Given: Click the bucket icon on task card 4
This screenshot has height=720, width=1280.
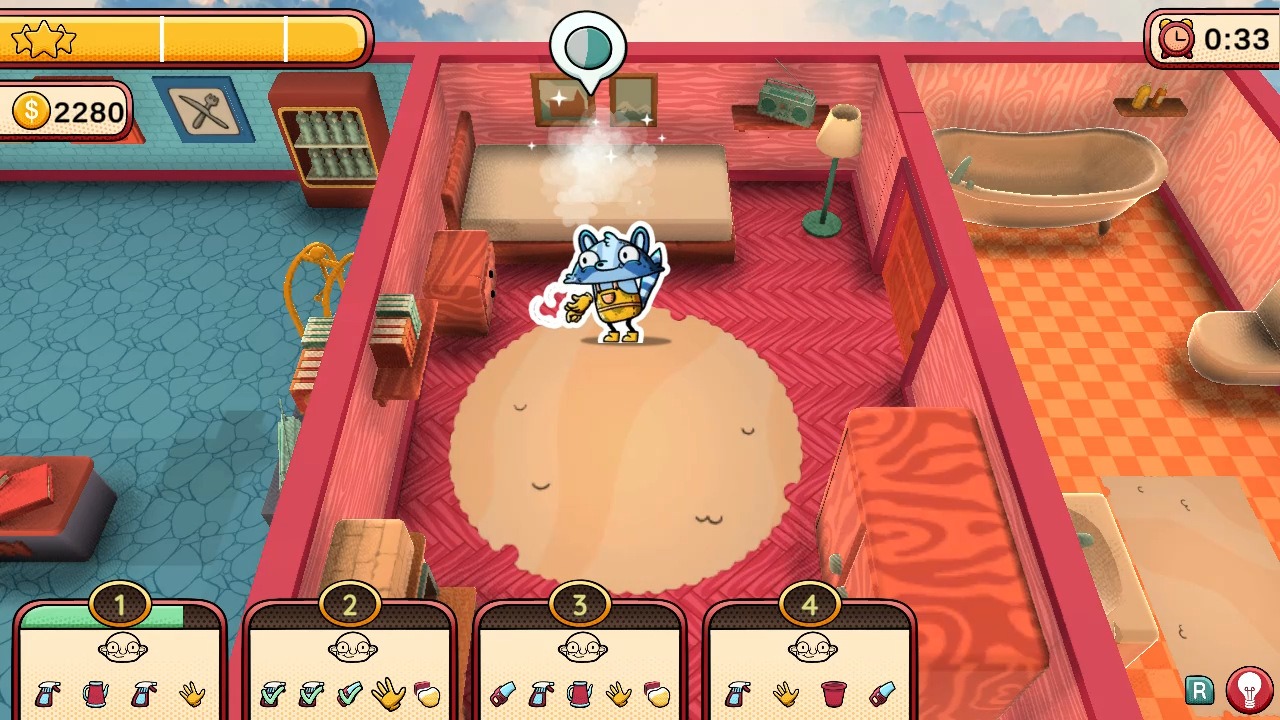Looking at the screenshot, I should [832, 694].
